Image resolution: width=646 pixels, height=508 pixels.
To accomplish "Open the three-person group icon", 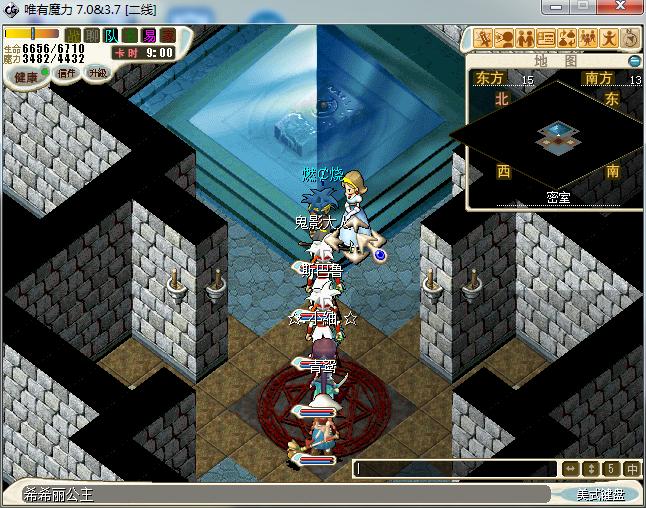I will [x=588, y=38].
